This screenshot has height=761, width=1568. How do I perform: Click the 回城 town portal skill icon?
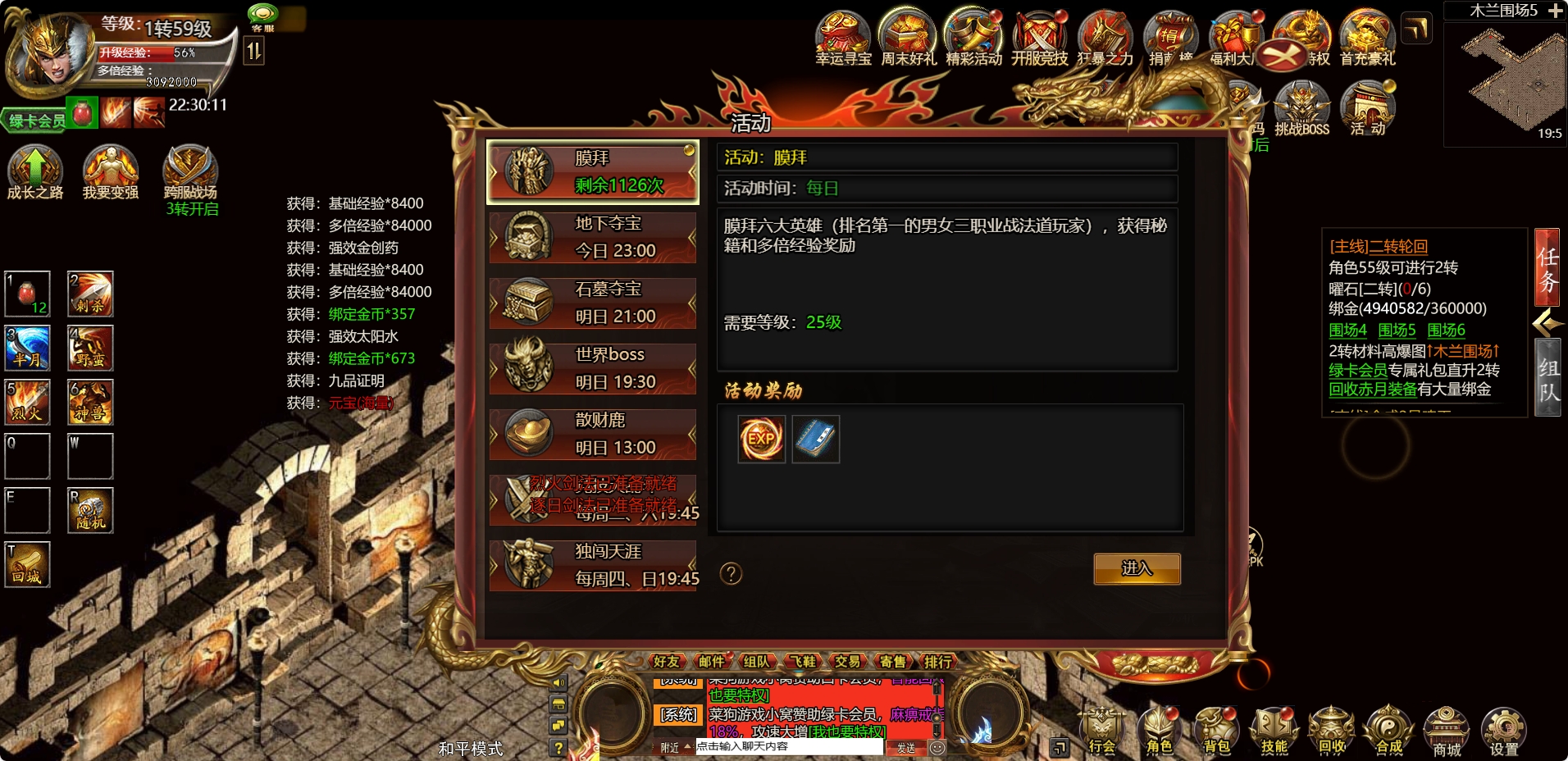click(28, 564)
